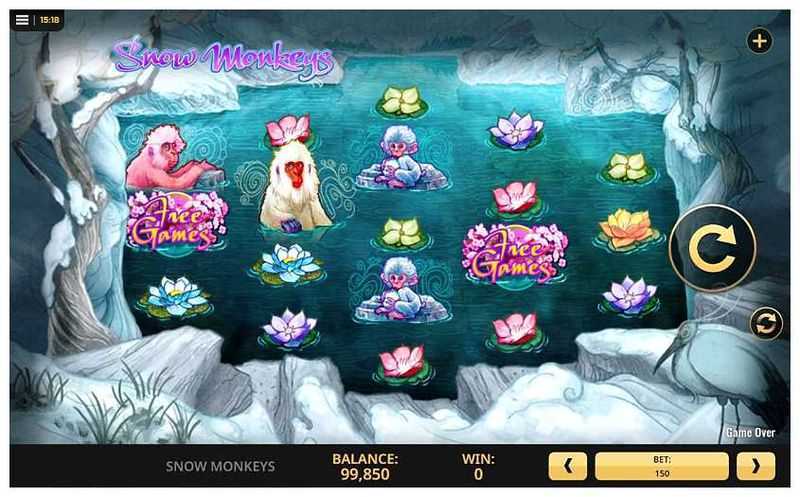Decrease the bet with the left arrow
This screenshot has height=497, width=800.
click(568, 466)
